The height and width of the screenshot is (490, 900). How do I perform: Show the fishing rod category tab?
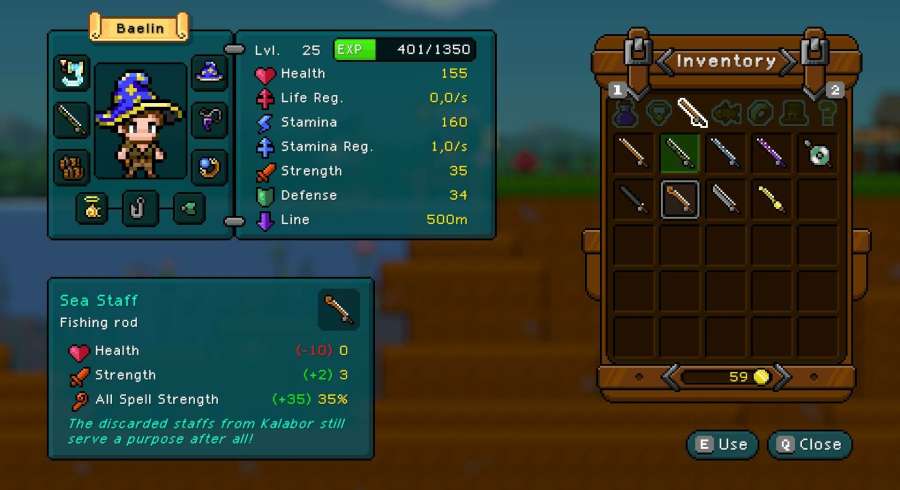click(x=692, y=113)
